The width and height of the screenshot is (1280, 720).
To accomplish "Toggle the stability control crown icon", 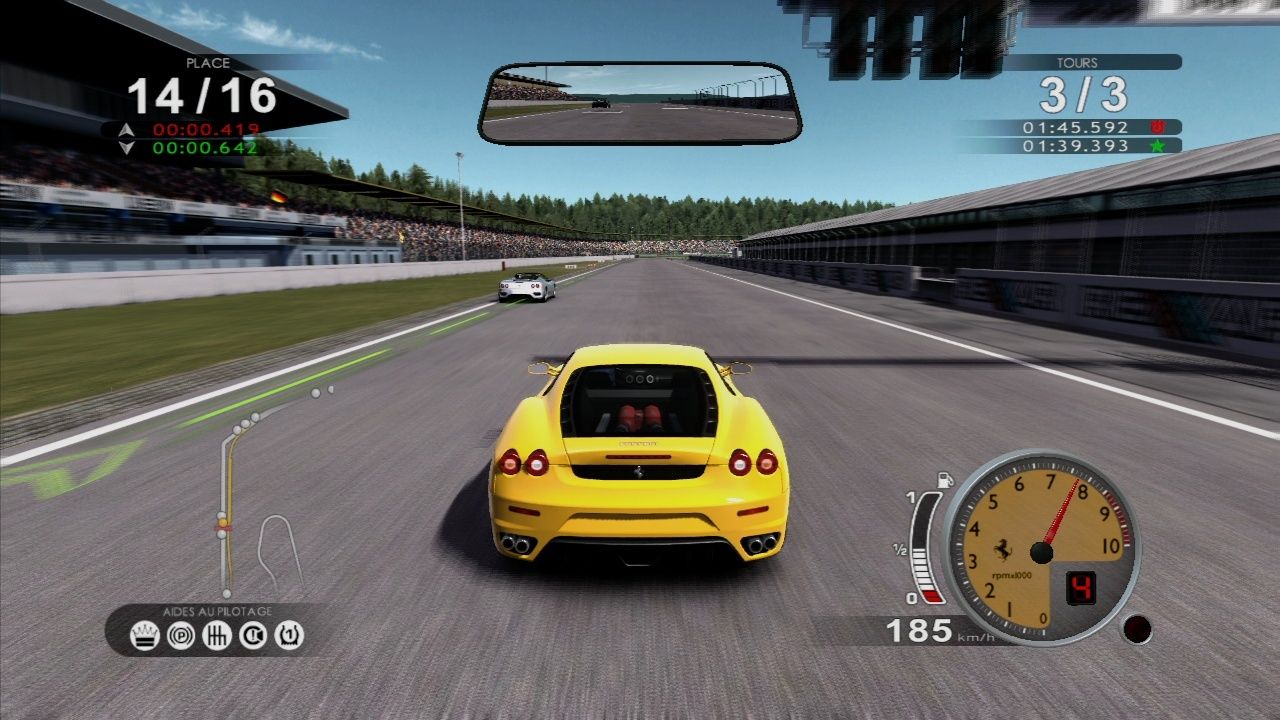I will 145,634.
